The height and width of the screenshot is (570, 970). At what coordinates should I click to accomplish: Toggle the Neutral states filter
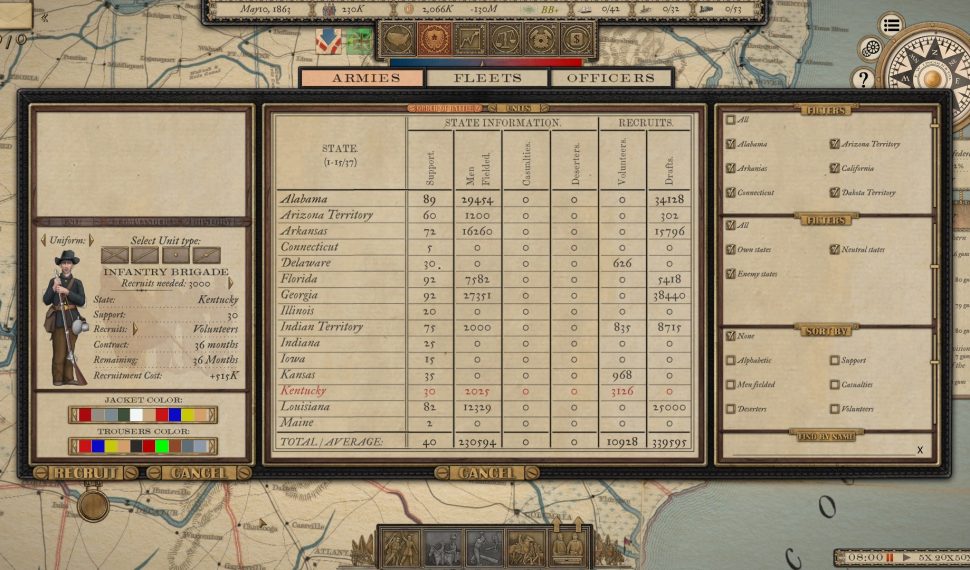[x=835, y=250]
